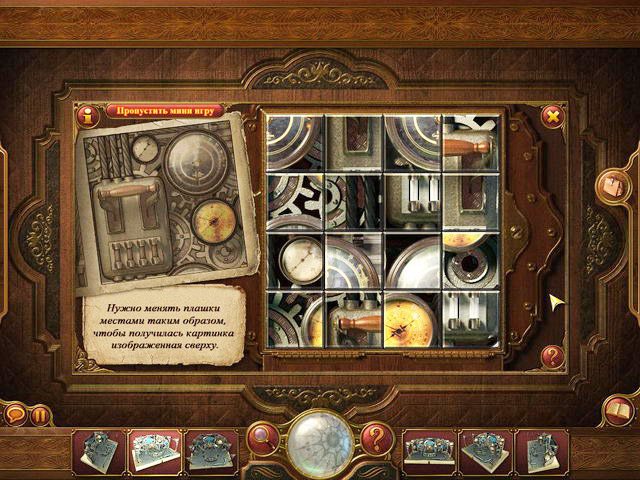Pause the game with the pause button
The width and height of the screenshot is (640, 480).
coord(40,413)
